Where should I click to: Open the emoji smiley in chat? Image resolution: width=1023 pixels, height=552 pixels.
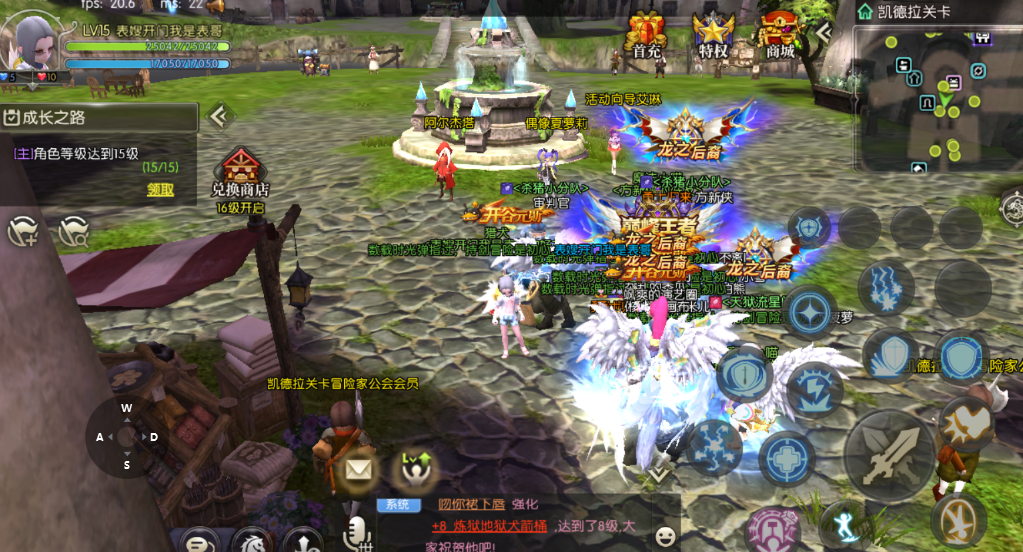click(664, 536)
